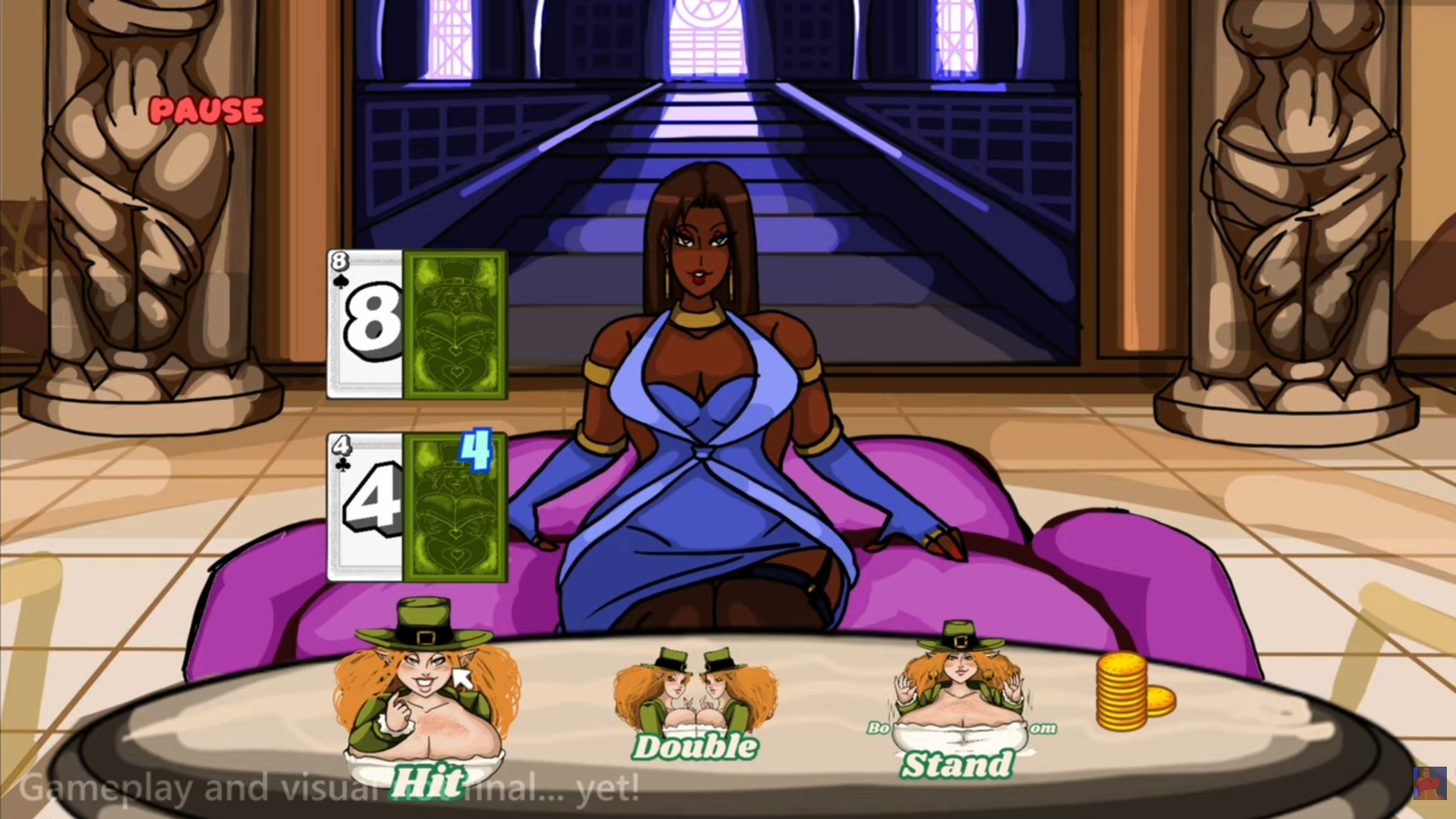This screenshot has height=819, width=1456.
Task: Open the player's hand by clicking the 4 of clubs
Action: click(366, 505)
